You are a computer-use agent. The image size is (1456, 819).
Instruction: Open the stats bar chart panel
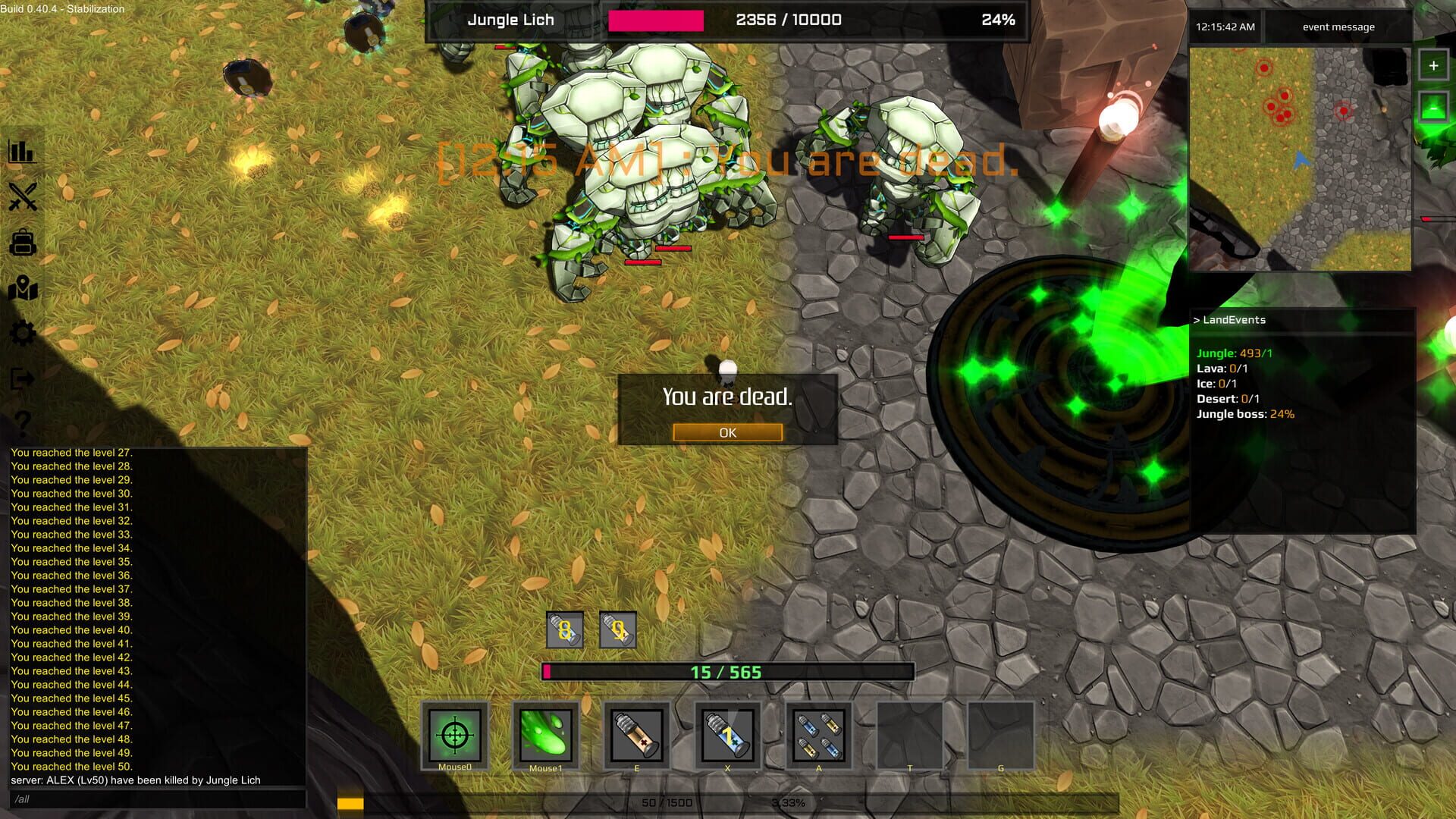(x=22, y=151)
